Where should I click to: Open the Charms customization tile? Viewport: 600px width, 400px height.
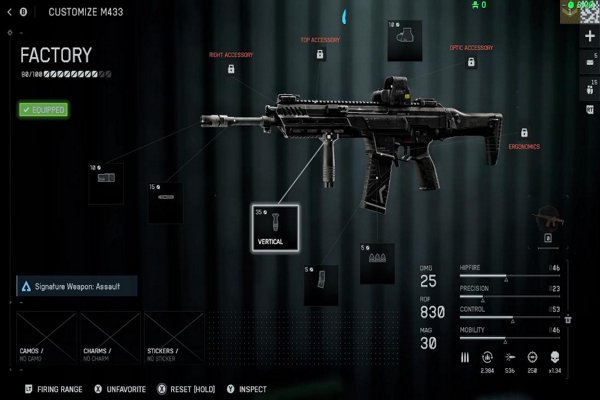click(109, 336)
